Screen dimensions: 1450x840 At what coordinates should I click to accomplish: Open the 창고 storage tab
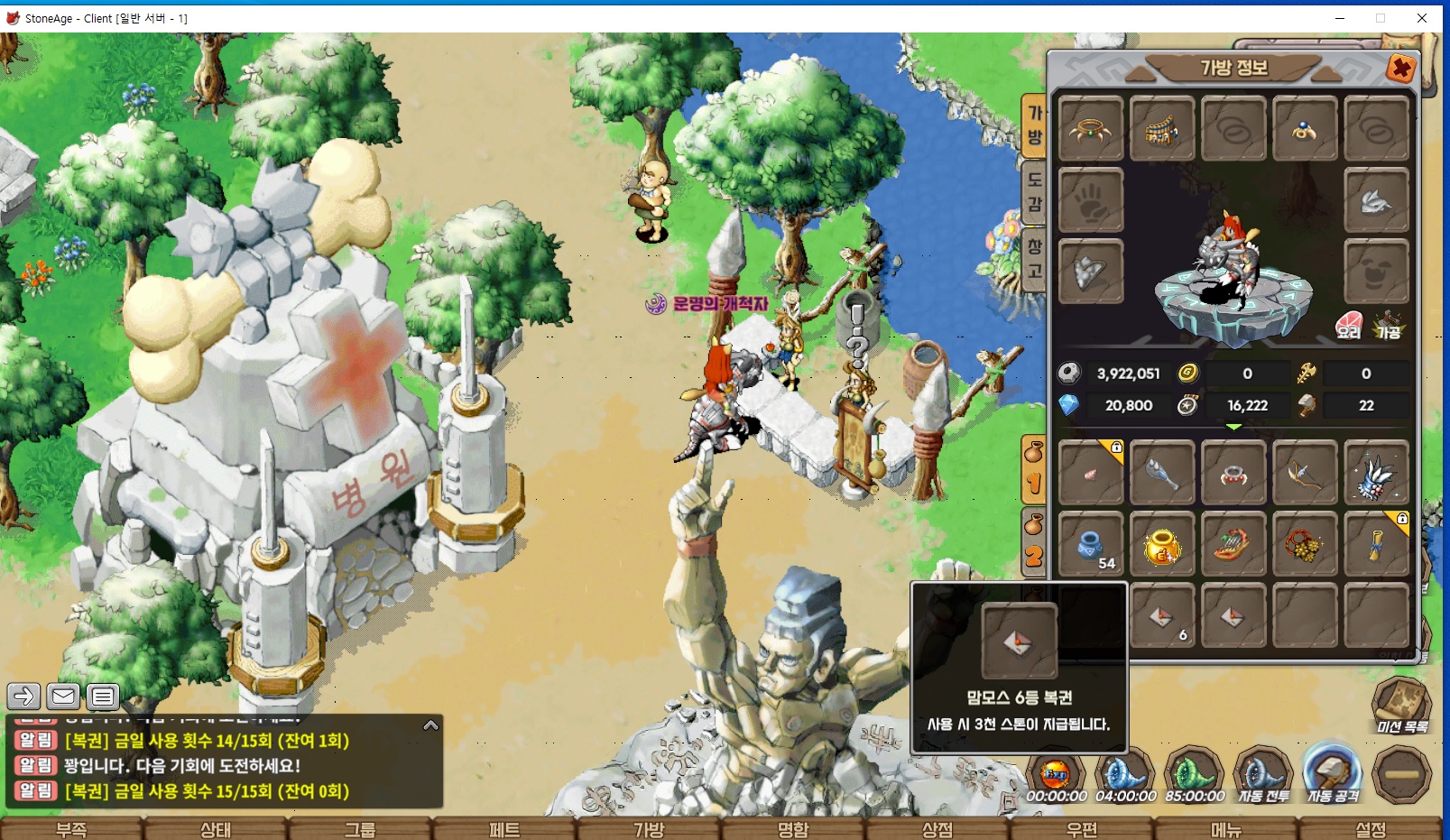pyautogui.click(x=1034, y=258)
